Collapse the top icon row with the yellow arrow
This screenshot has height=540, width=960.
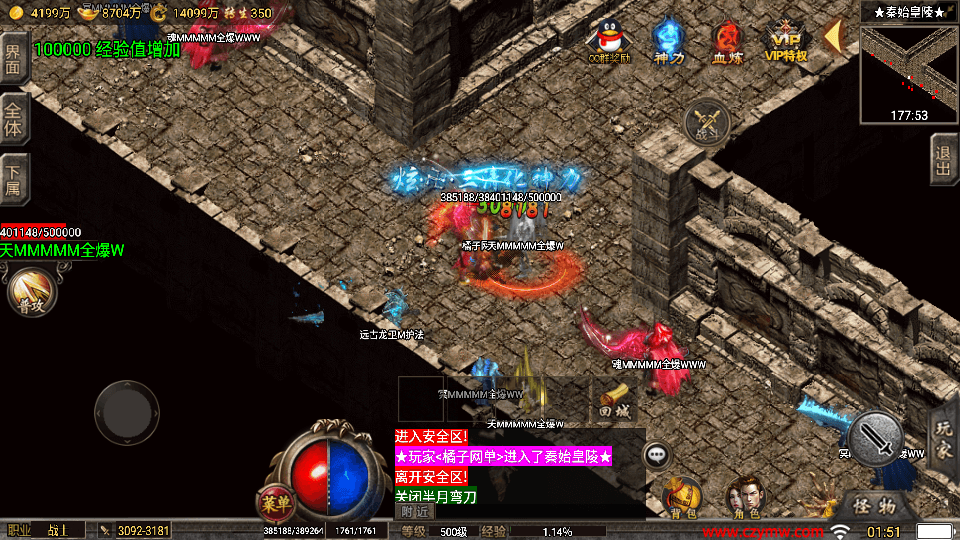833,36
